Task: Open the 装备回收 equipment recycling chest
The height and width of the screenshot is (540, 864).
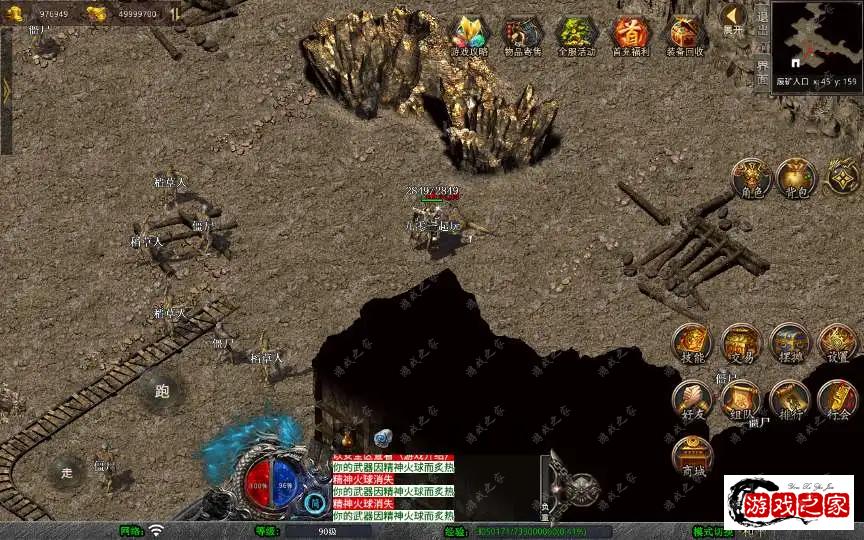Action: click(684, 35)
